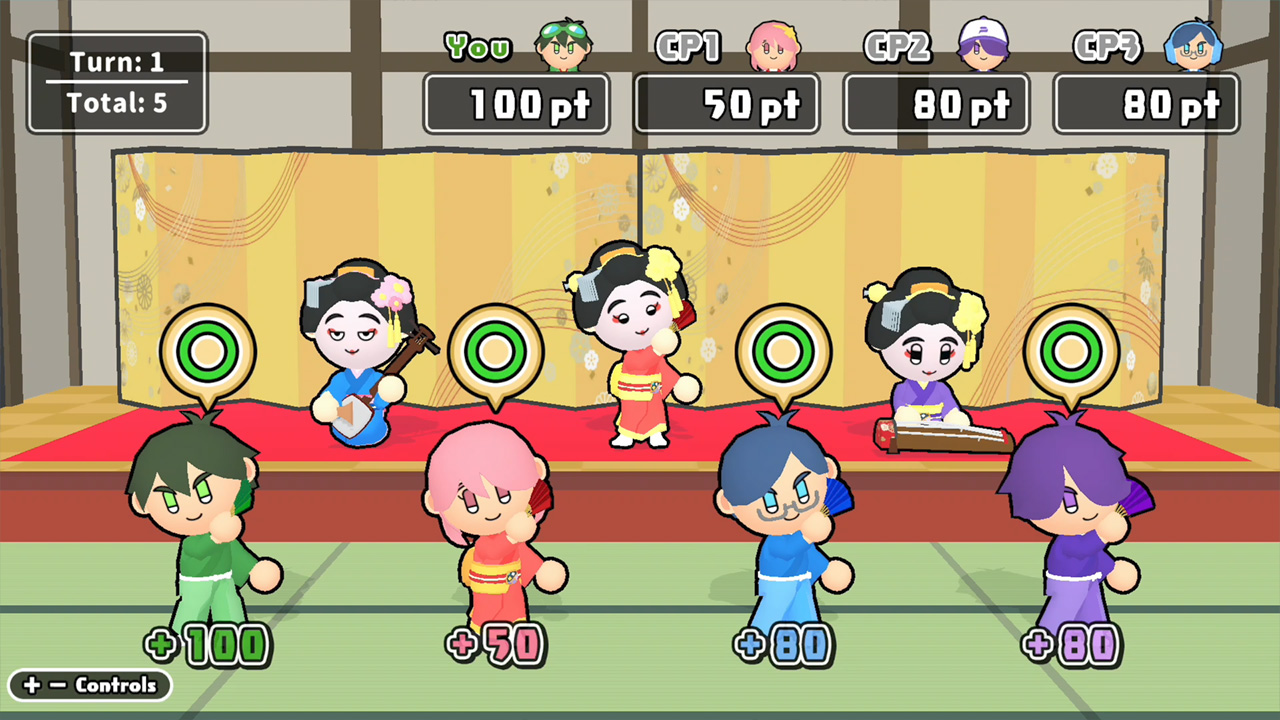Click CP2's 80 pt score box
1280x720 pixels.
tap(936, 103)
